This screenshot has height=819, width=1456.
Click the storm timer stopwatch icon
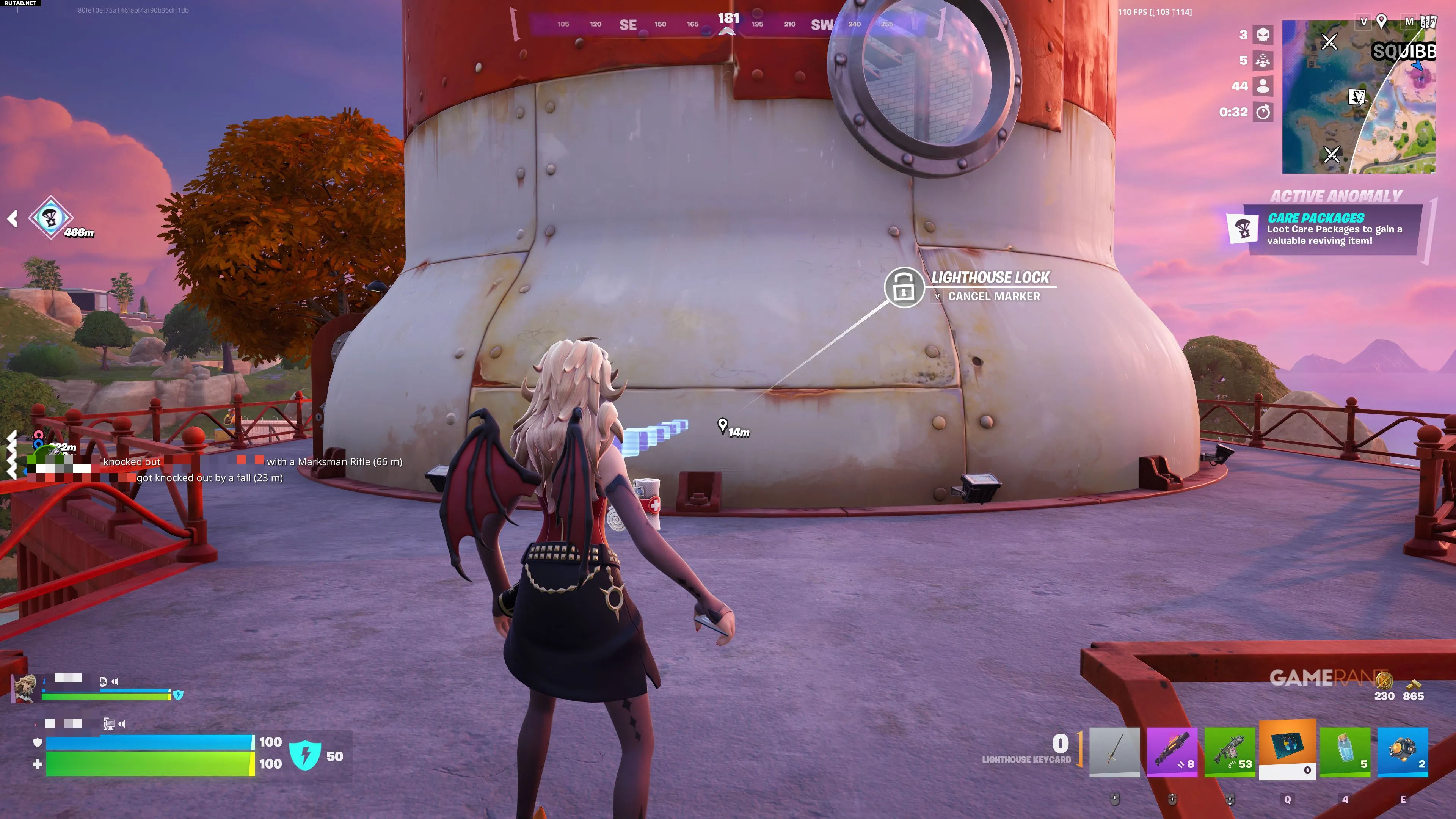click(1263, 112)
